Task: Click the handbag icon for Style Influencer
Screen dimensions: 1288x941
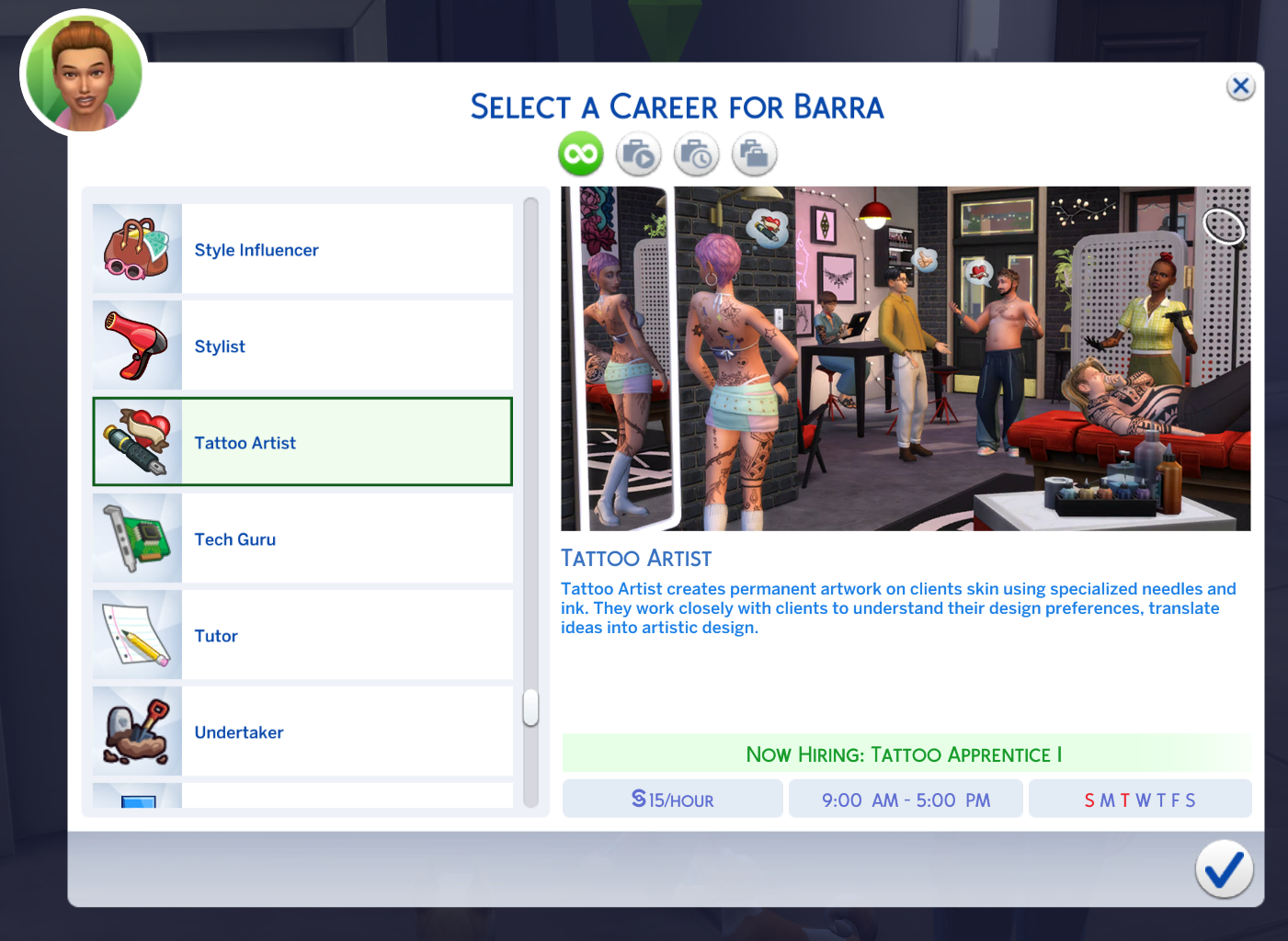Action: click(x=136, y=249)
